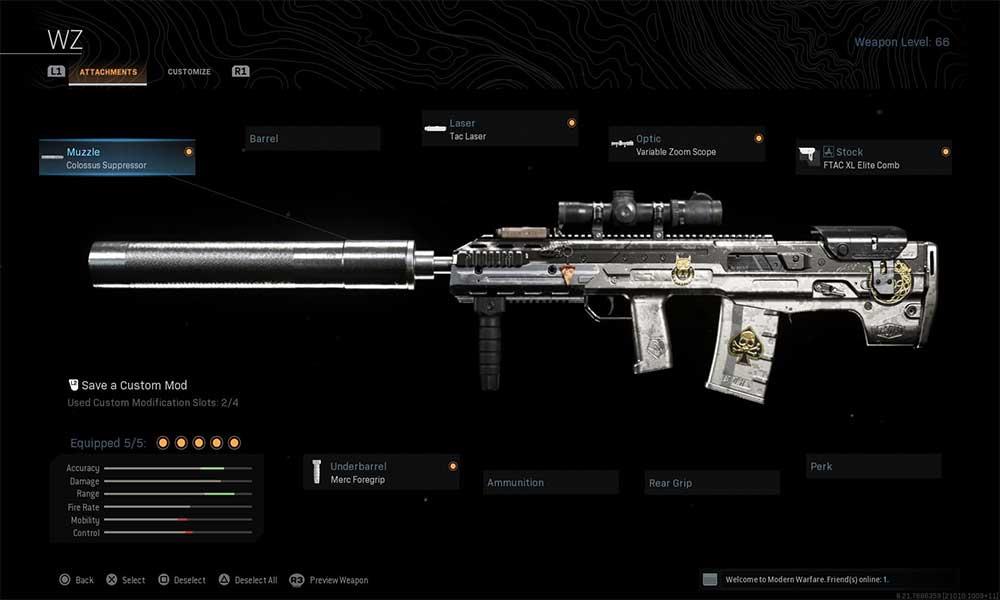Select the Underbarrel slot with Merc Foregrip
Screen dimensions: 1000x600
(x=381, y=472)
